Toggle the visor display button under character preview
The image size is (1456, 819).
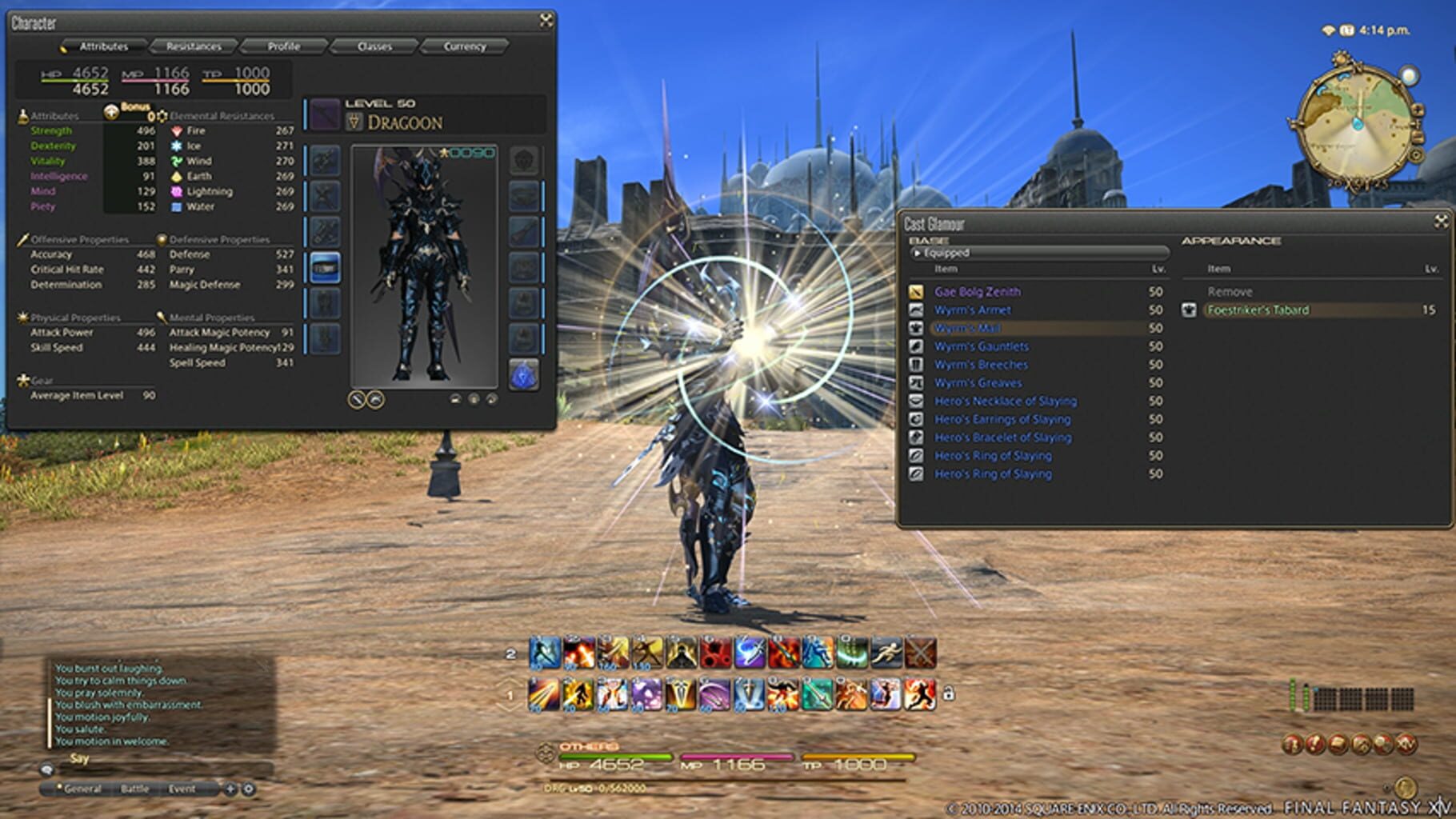point(374,399)
